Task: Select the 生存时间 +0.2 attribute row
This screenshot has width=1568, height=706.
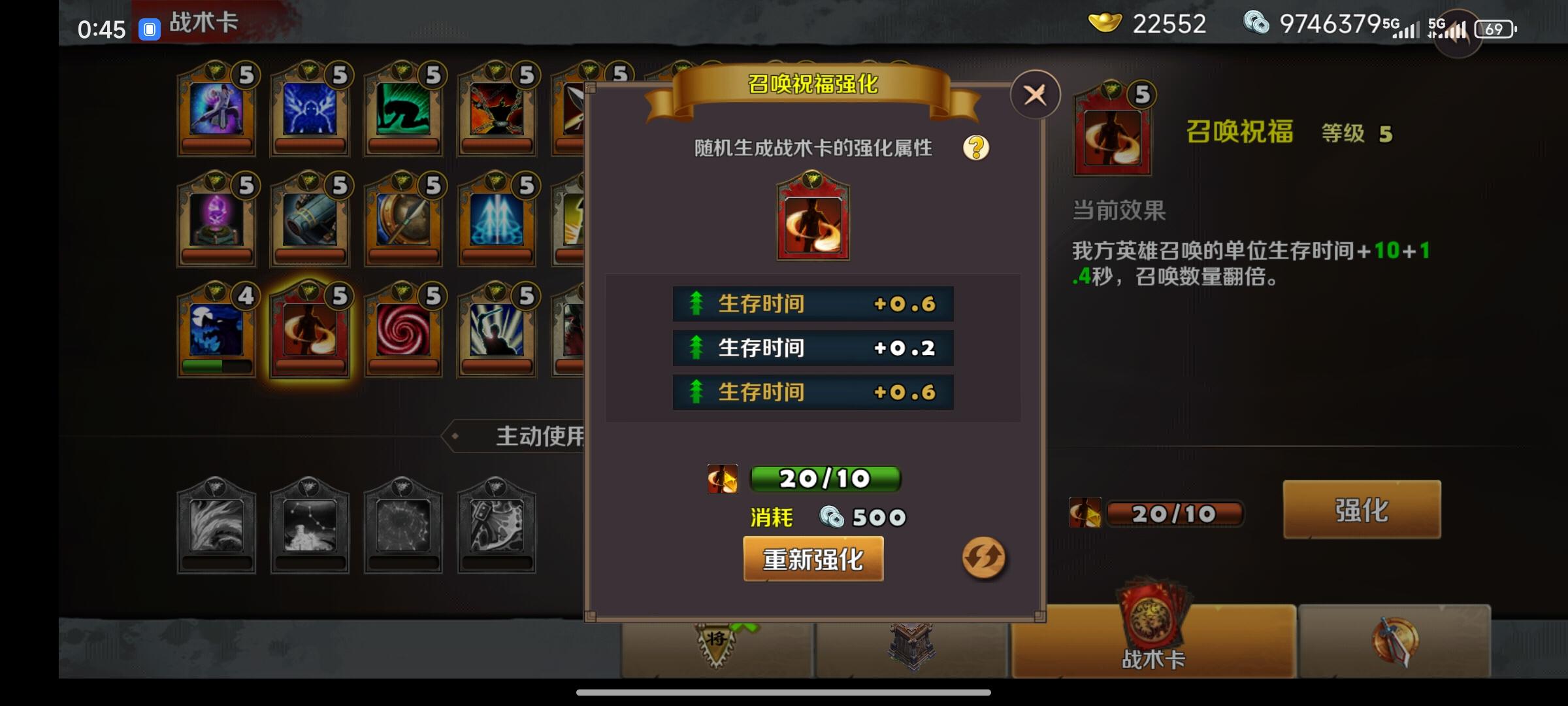Action: 812,348
